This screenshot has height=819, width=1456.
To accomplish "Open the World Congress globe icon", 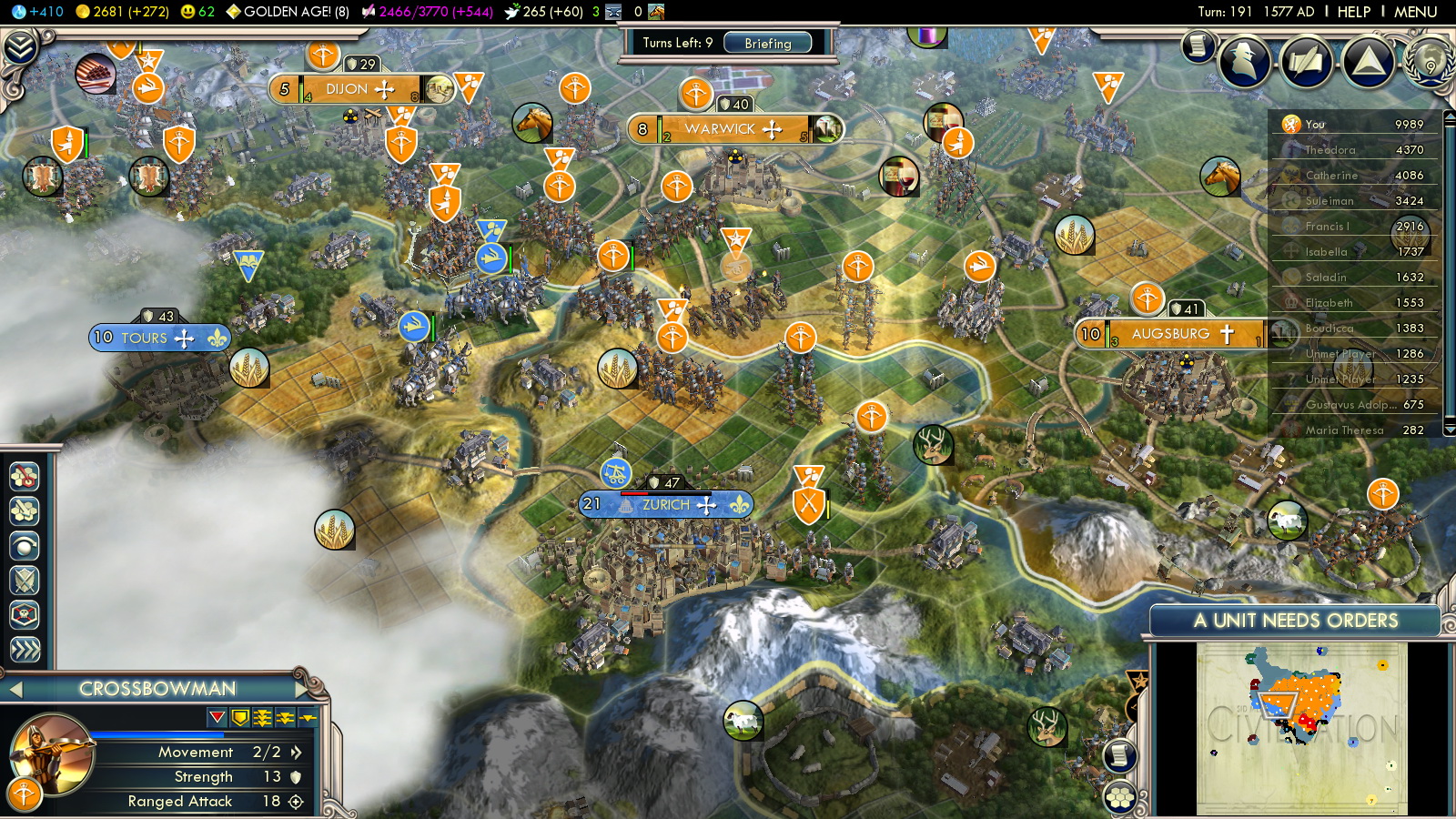I will 1430,62.
